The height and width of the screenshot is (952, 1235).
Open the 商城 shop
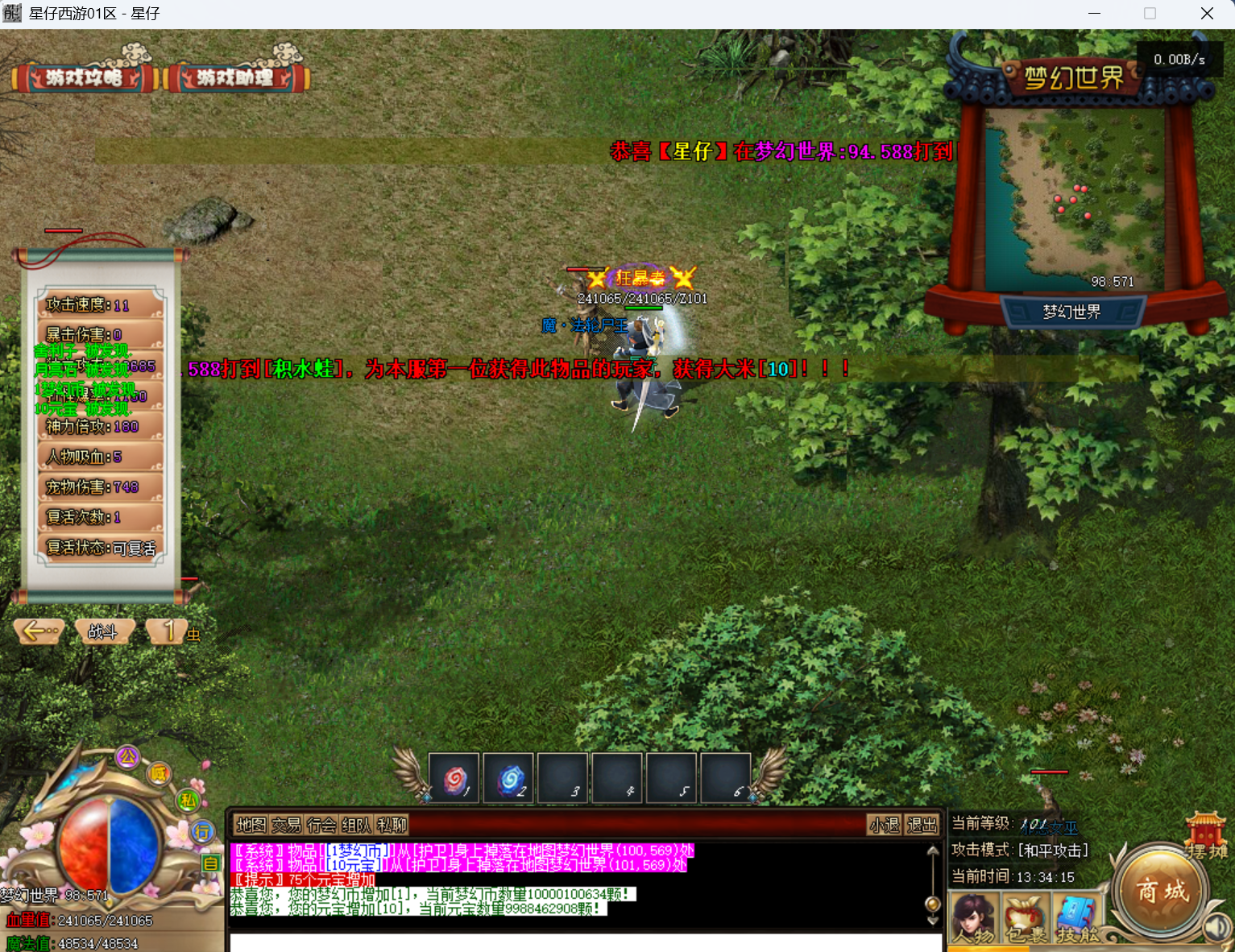point(1162,891)
